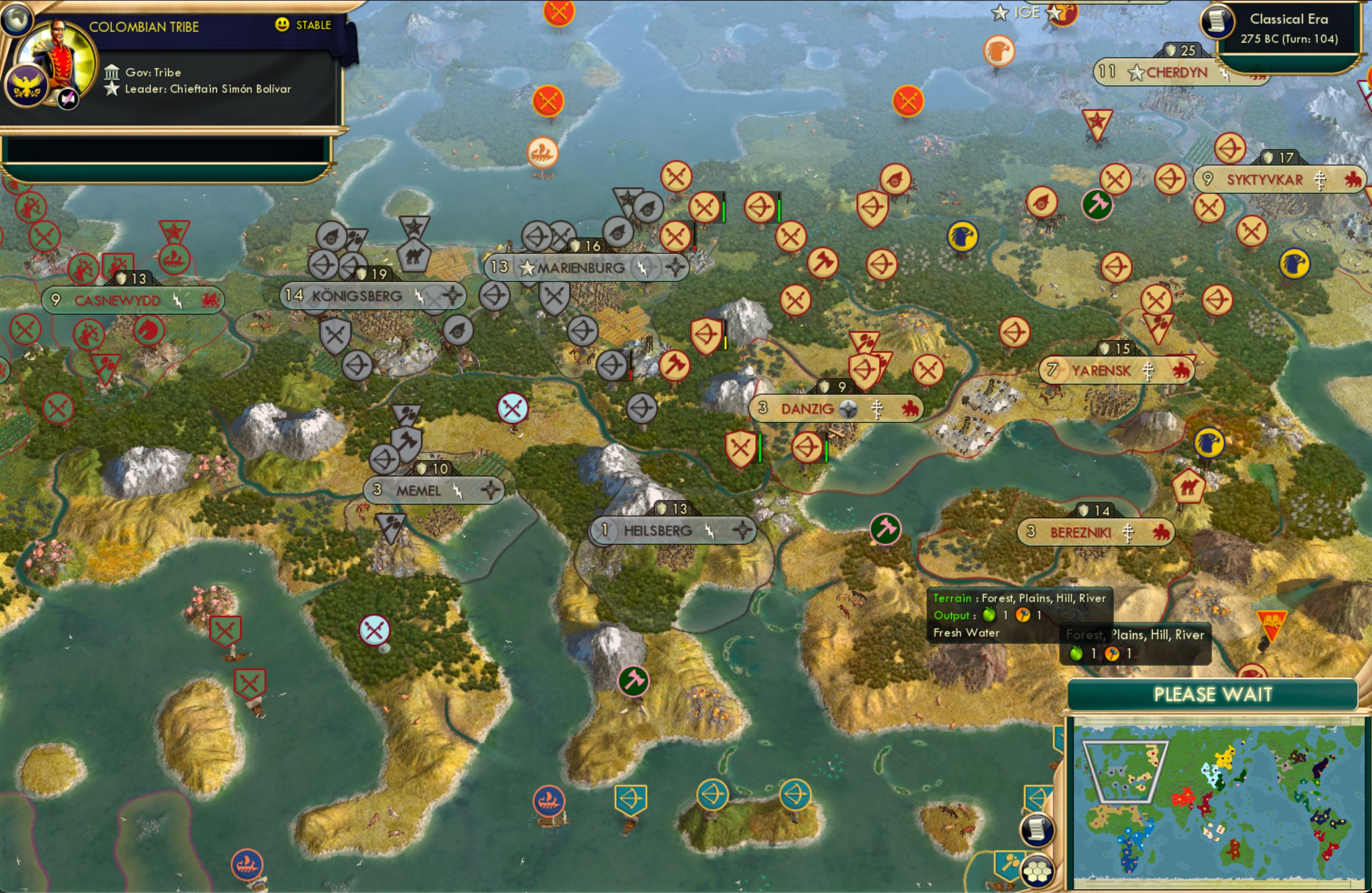The width and height of the screenshot is (1372, 893).
Task: Click the smiley STABLE stability indicator
Action: [281, 25]
